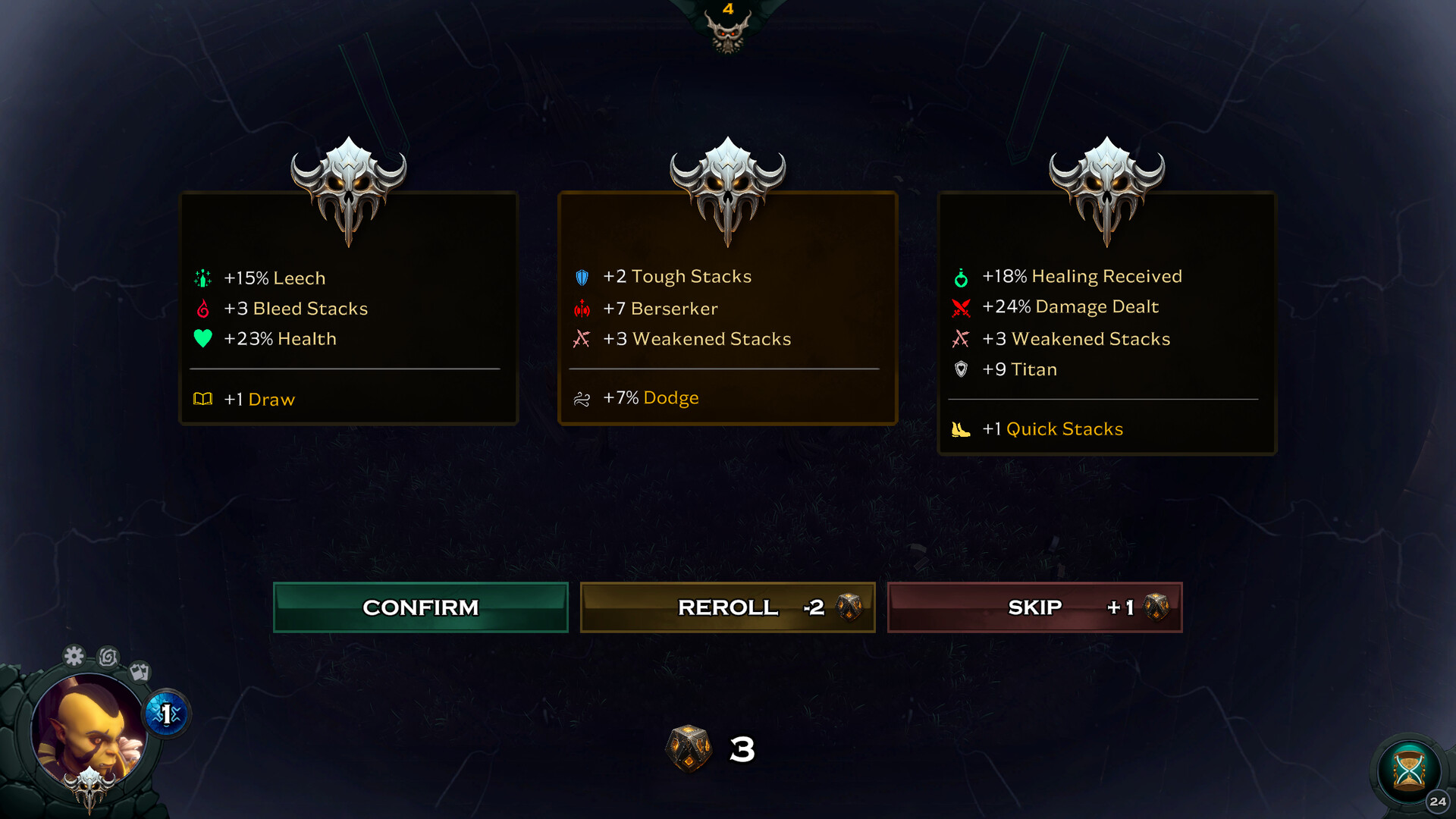1456x819 pixels.
Task: Click the crossed weapons icon beside +7 Berserker
Action: pos(581,308)
